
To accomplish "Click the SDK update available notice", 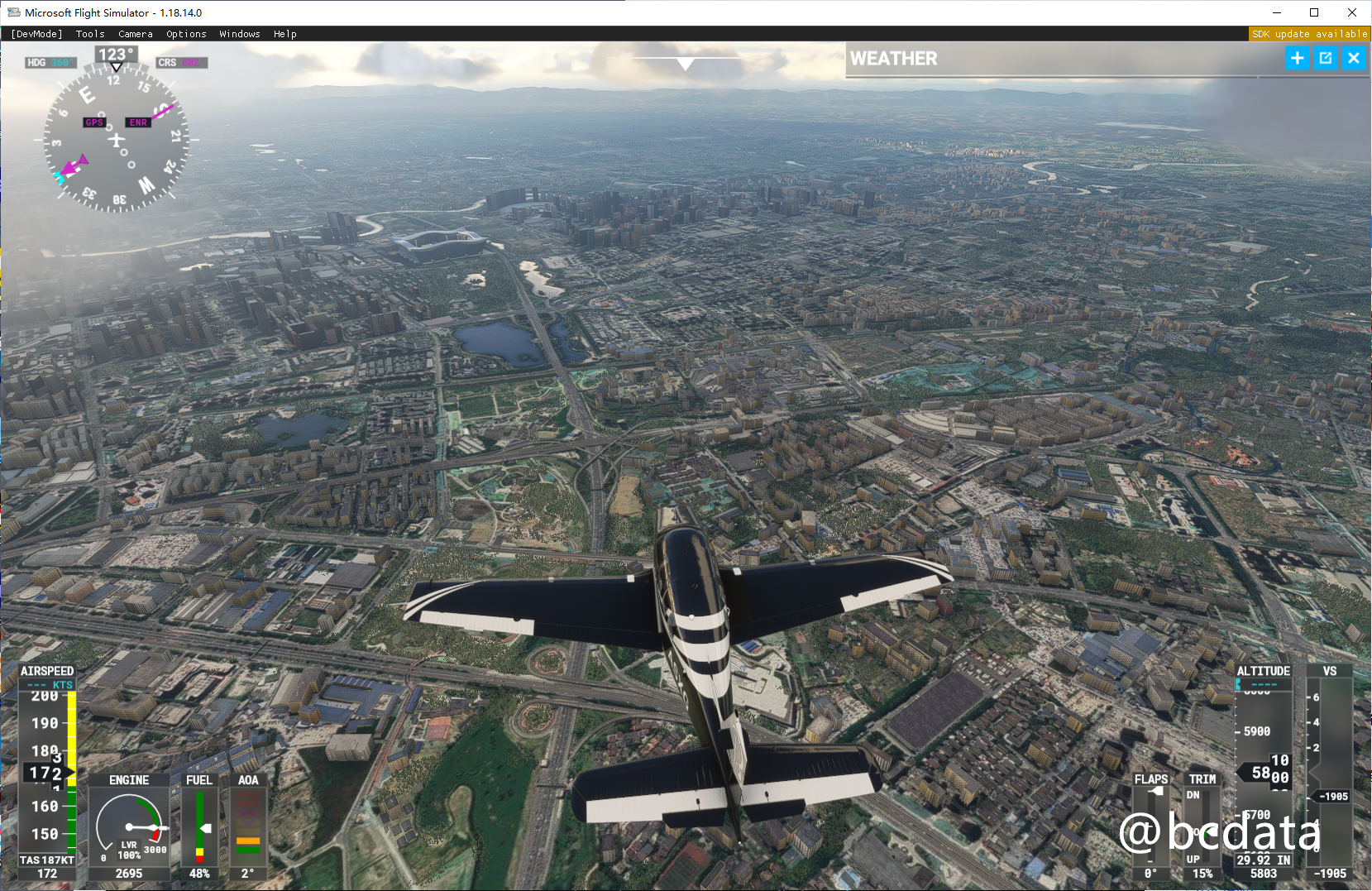I will click(1309, 34).
